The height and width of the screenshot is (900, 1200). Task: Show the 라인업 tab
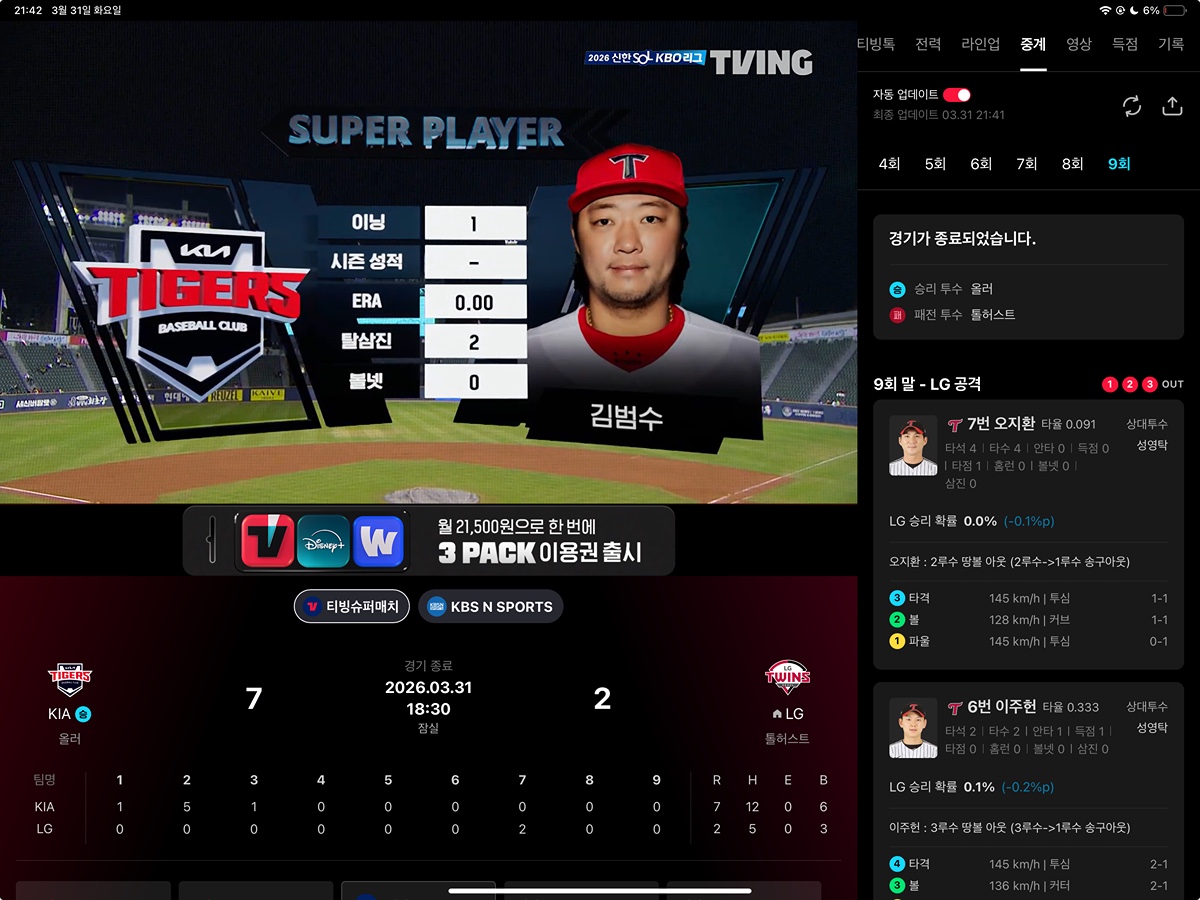[980, 44]
